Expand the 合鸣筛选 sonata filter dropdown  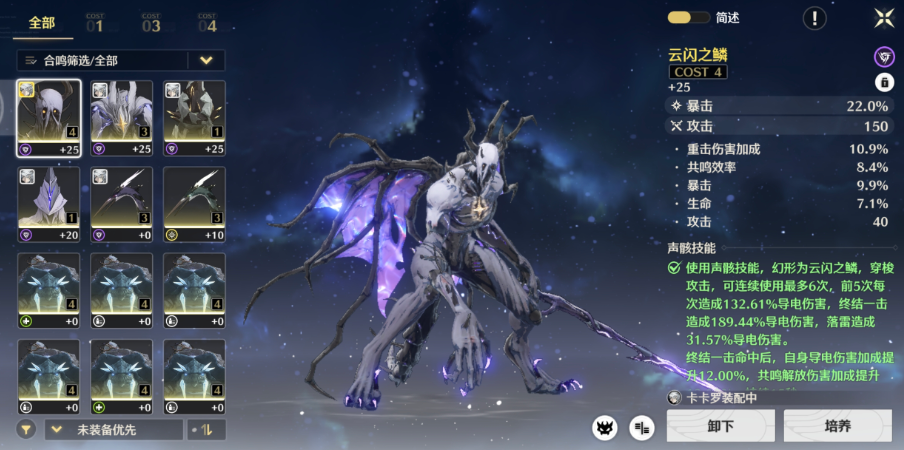click(205, 60)
